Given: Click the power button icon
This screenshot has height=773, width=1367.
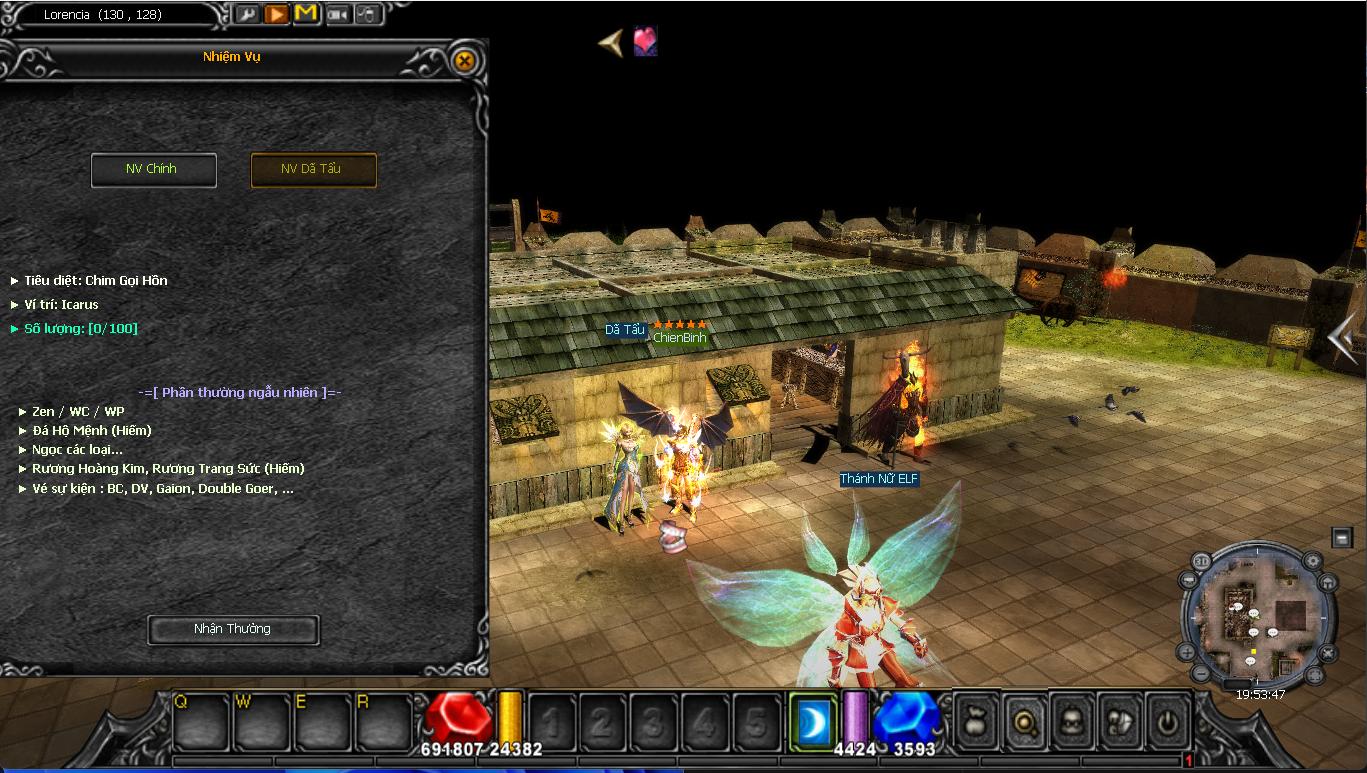Looking at the screenshot, I should tap(1167, 720).
